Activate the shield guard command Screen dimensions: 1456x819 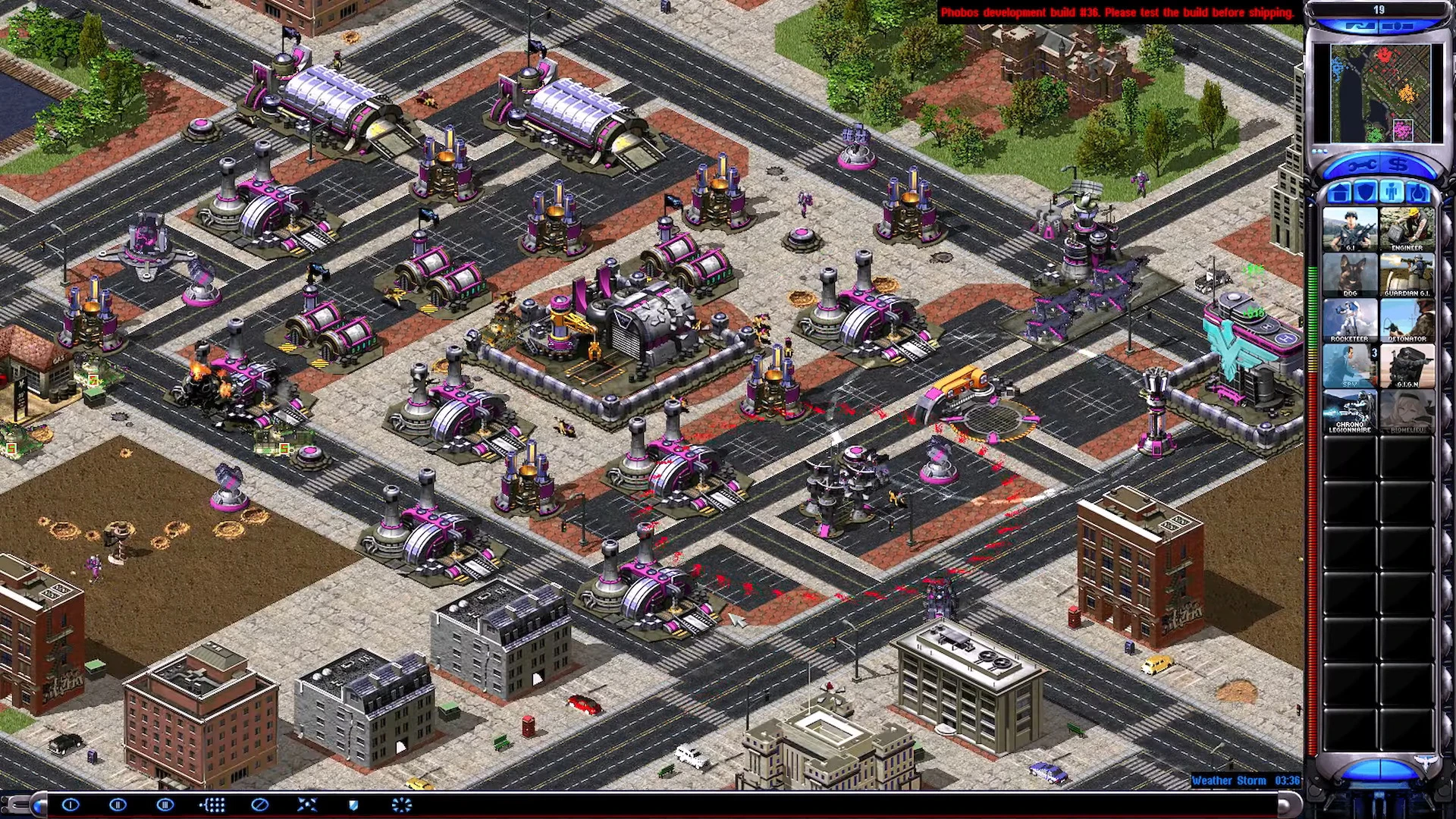click(x=353, y=805)
